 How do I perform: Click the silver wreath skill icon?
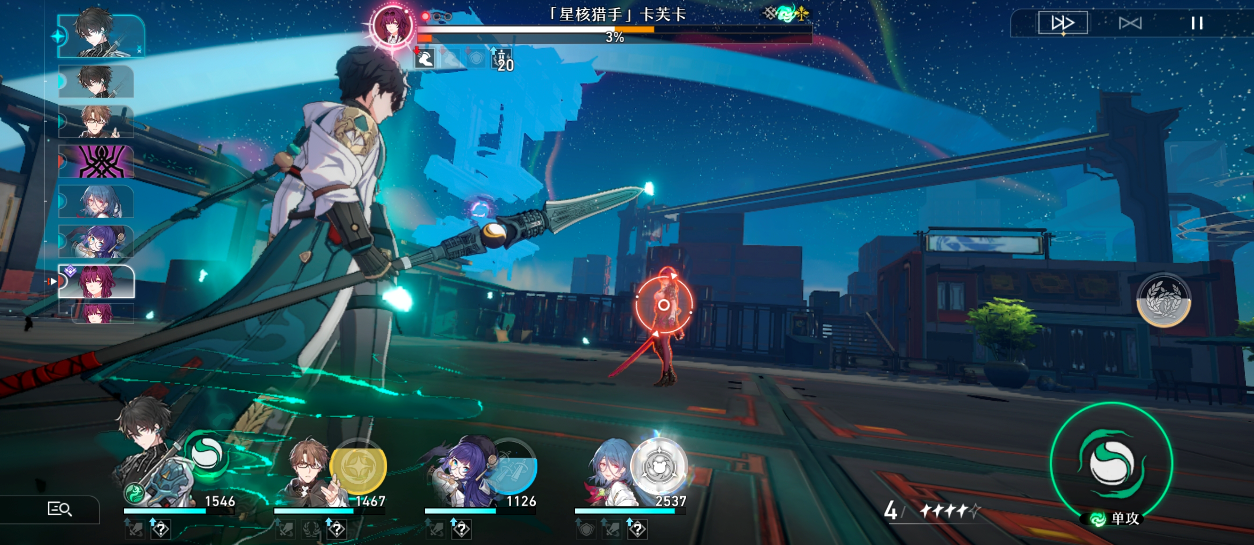(1163, 299)
